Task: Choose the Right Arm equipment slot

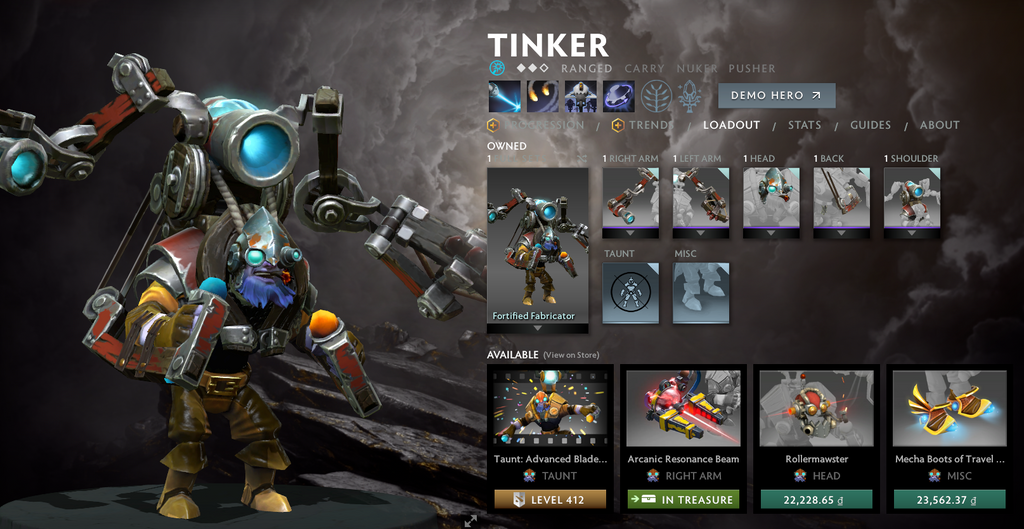Action: pos(630,201)
